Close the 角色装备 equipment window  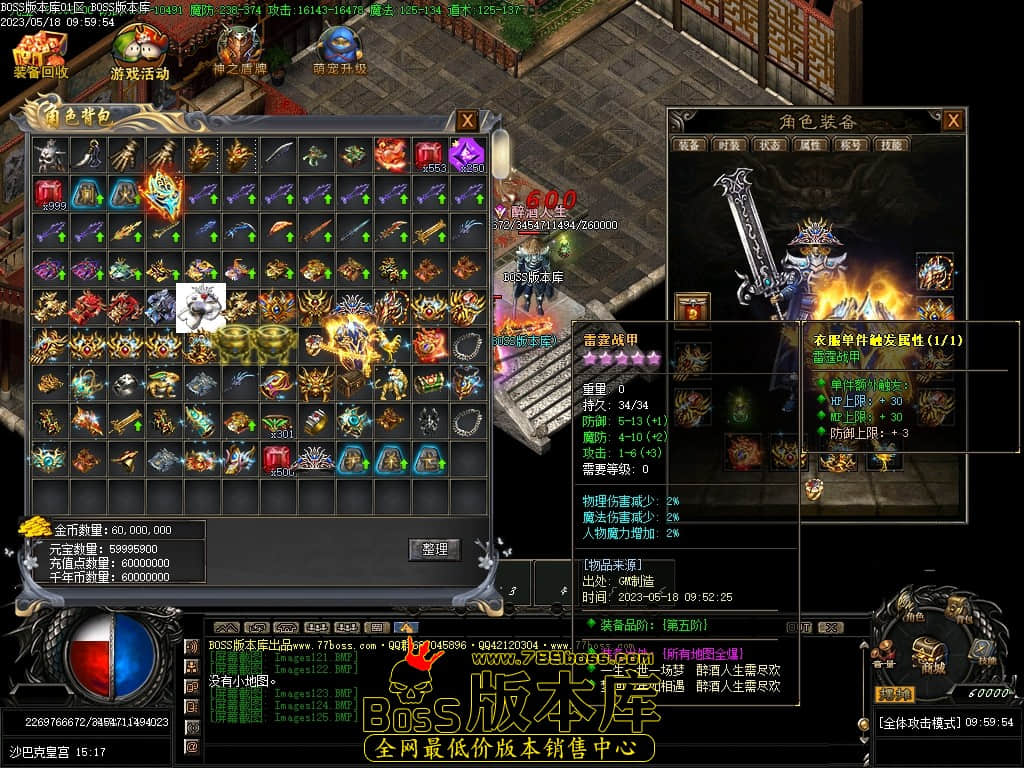[953, 121]
